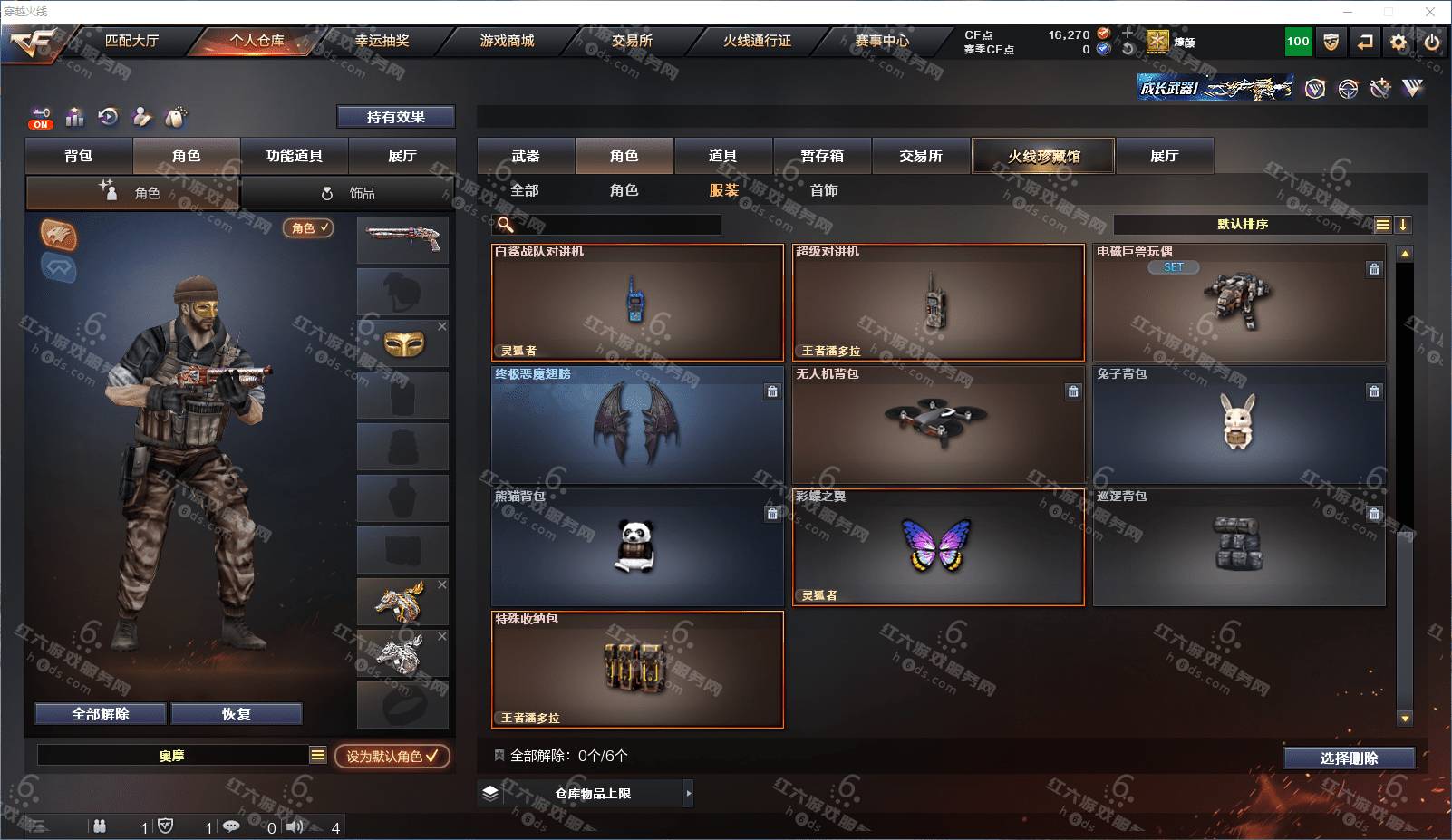Select the 饰品 accessories sub-tab
Viewport: 1452px width, 840px height.
(349, 193)
